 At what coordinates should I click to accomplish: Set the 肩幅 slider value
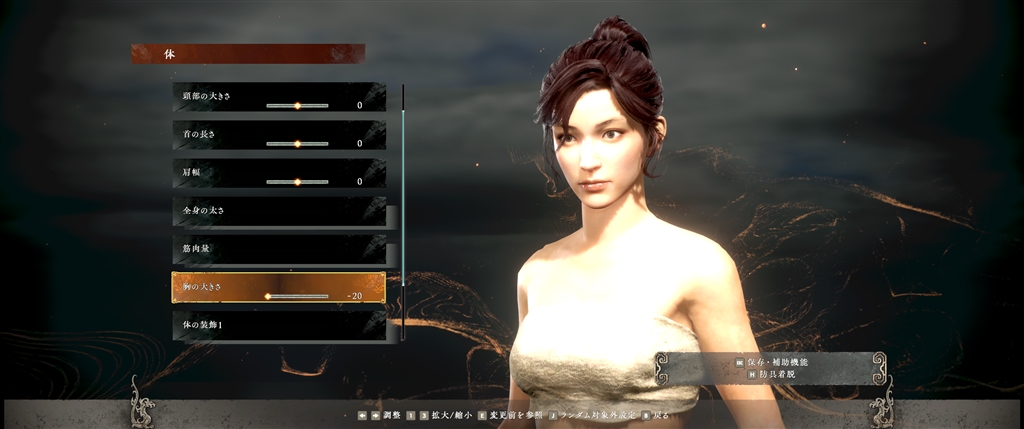297,182
